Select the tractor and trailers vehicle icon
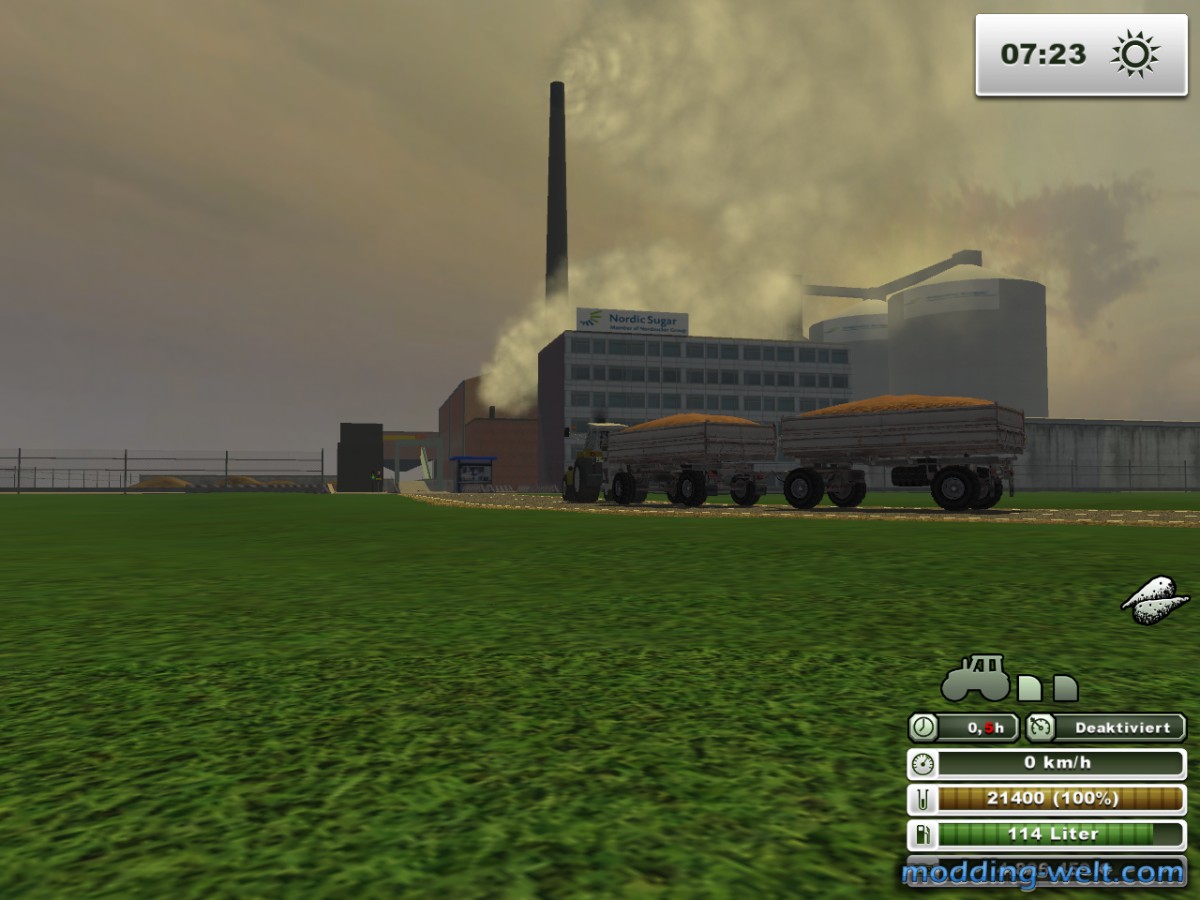Viewport: 1200px width, 900px height. (1008, 679)
